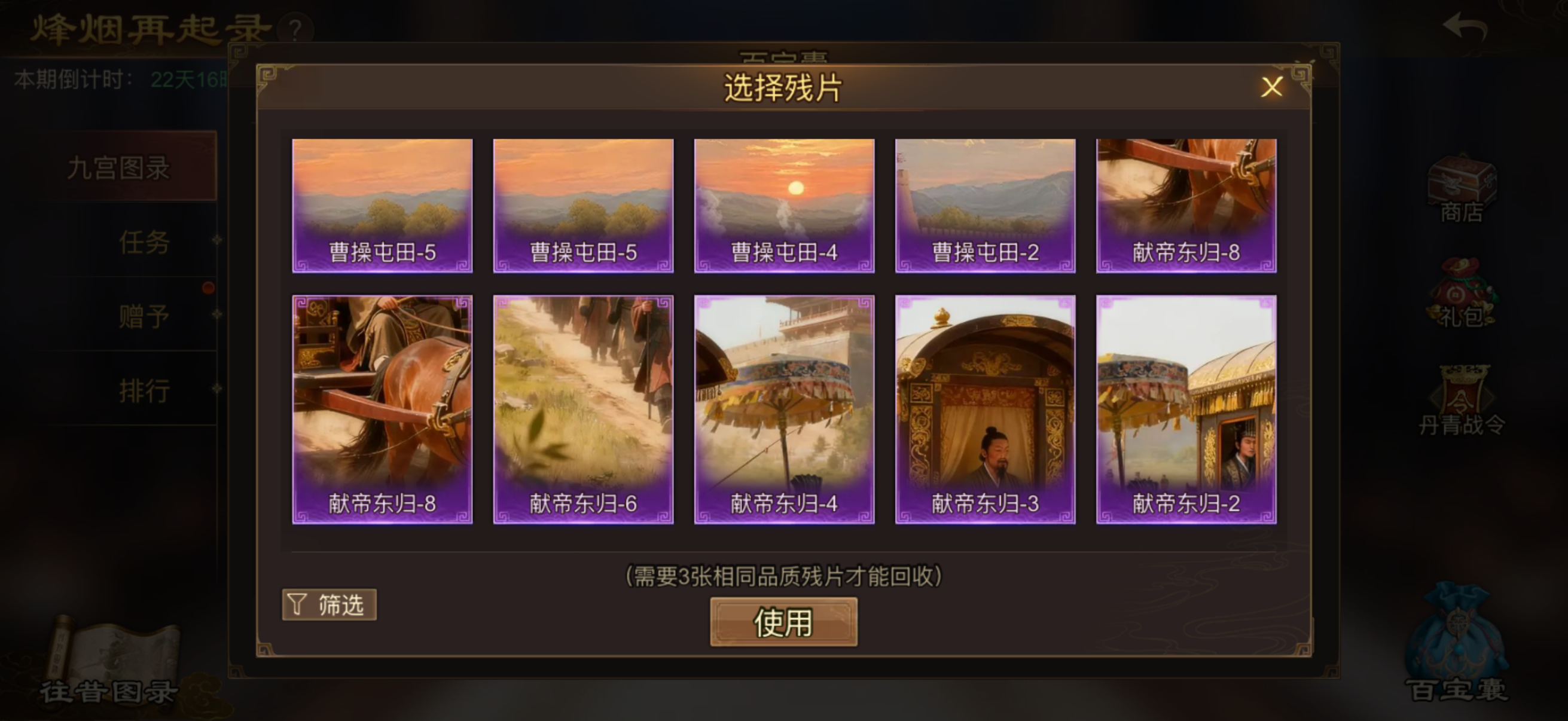Viewport: 1568px width, 721px height.
Task: Open filter choices for fragment quality
Action: pos(330,604)
